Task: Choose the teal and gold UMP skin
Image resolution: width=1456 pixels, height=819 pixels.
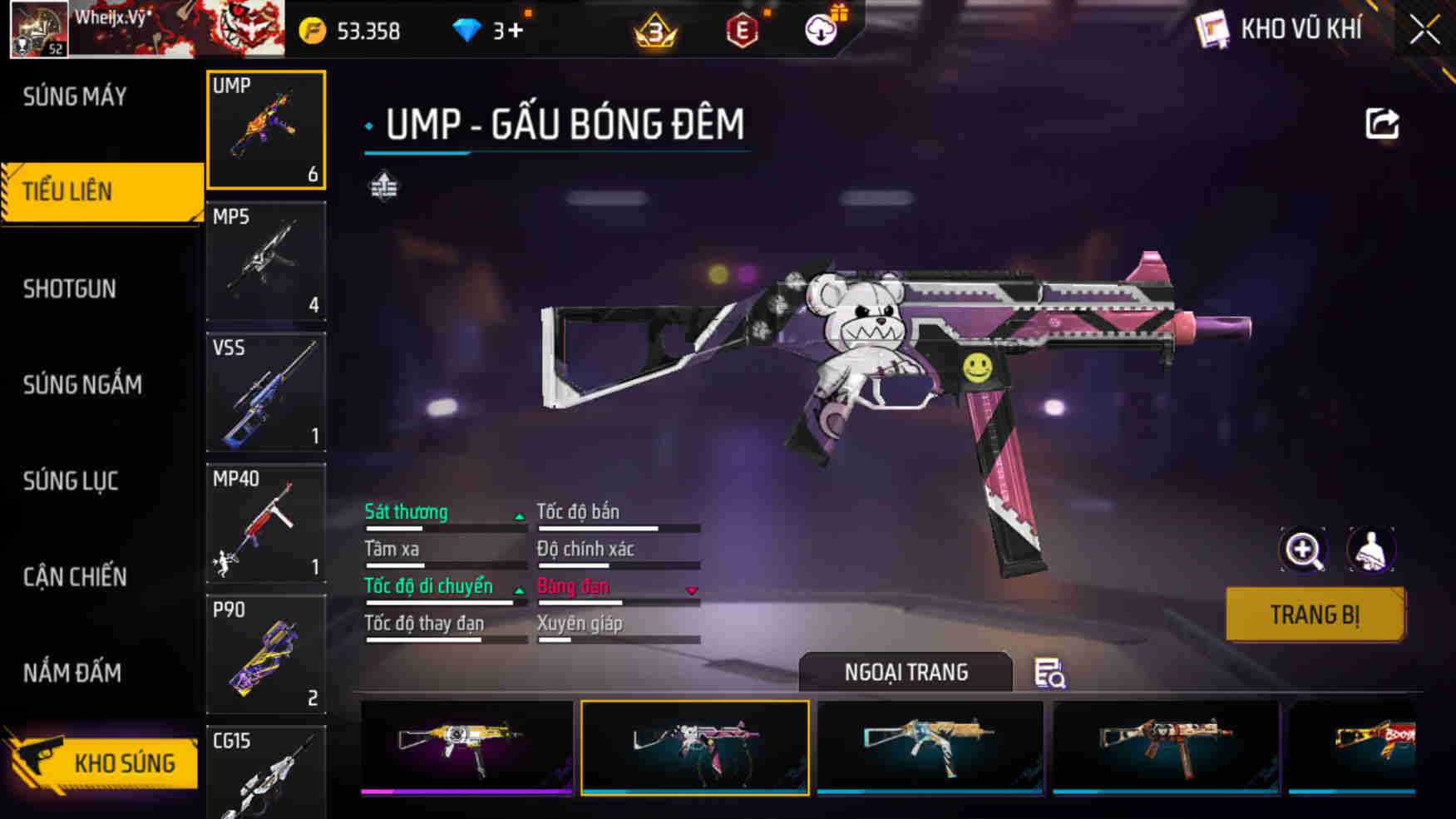Action: coord(930,747)
